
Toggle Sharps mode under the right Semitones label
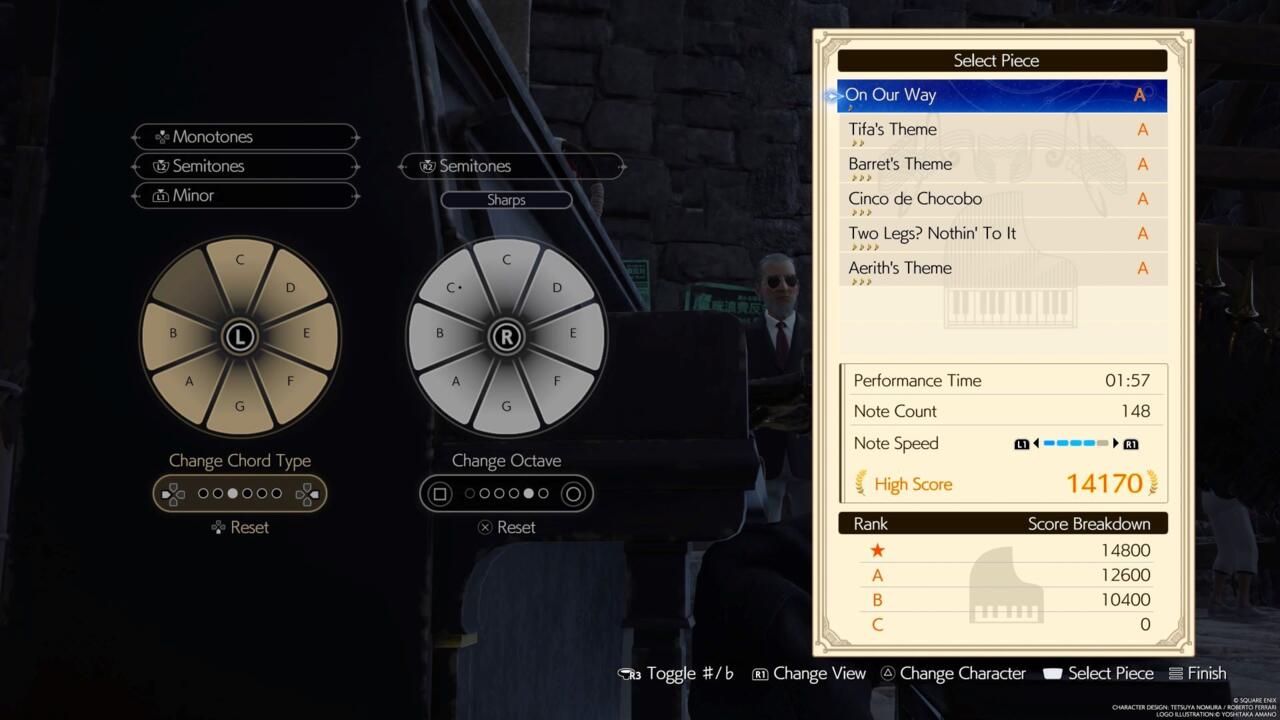click(x=506, y=199)
